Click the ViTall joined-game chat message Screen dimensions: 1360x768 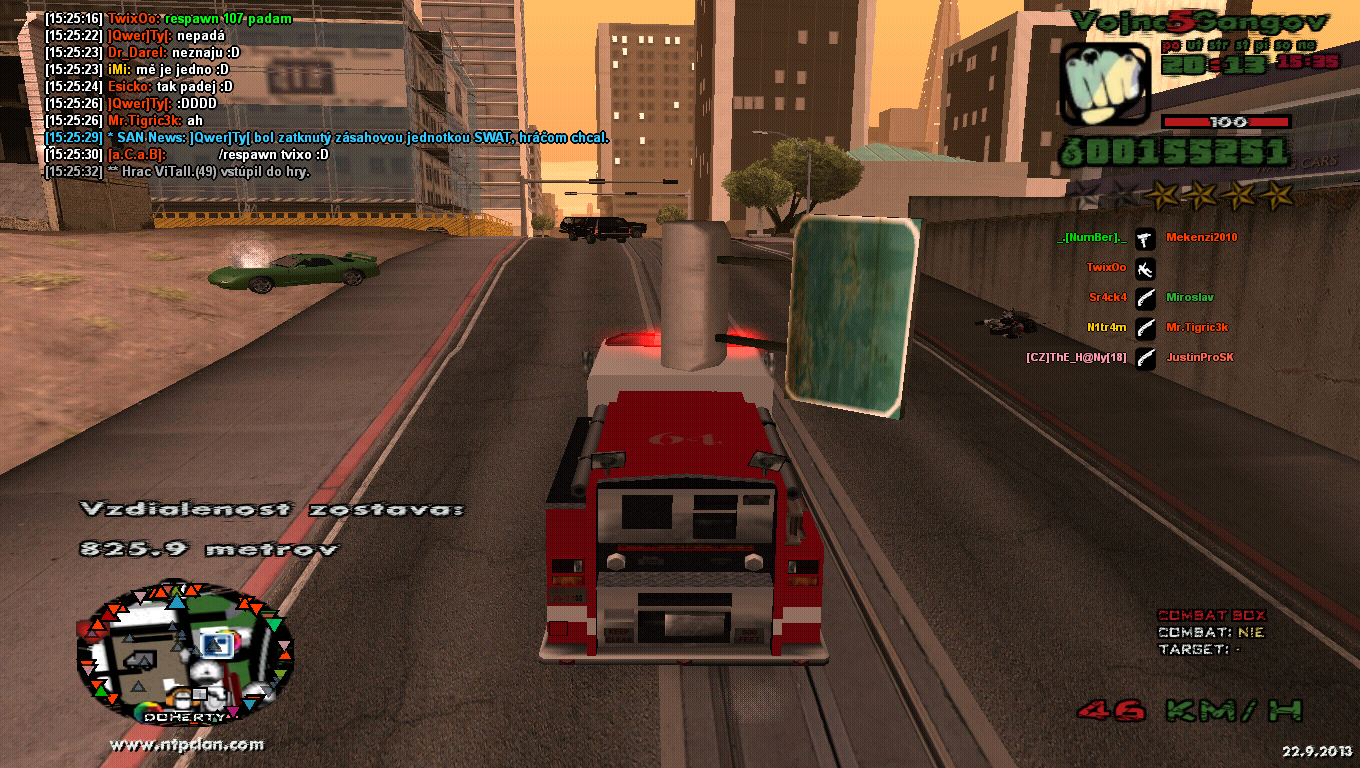tap(177, 172)
